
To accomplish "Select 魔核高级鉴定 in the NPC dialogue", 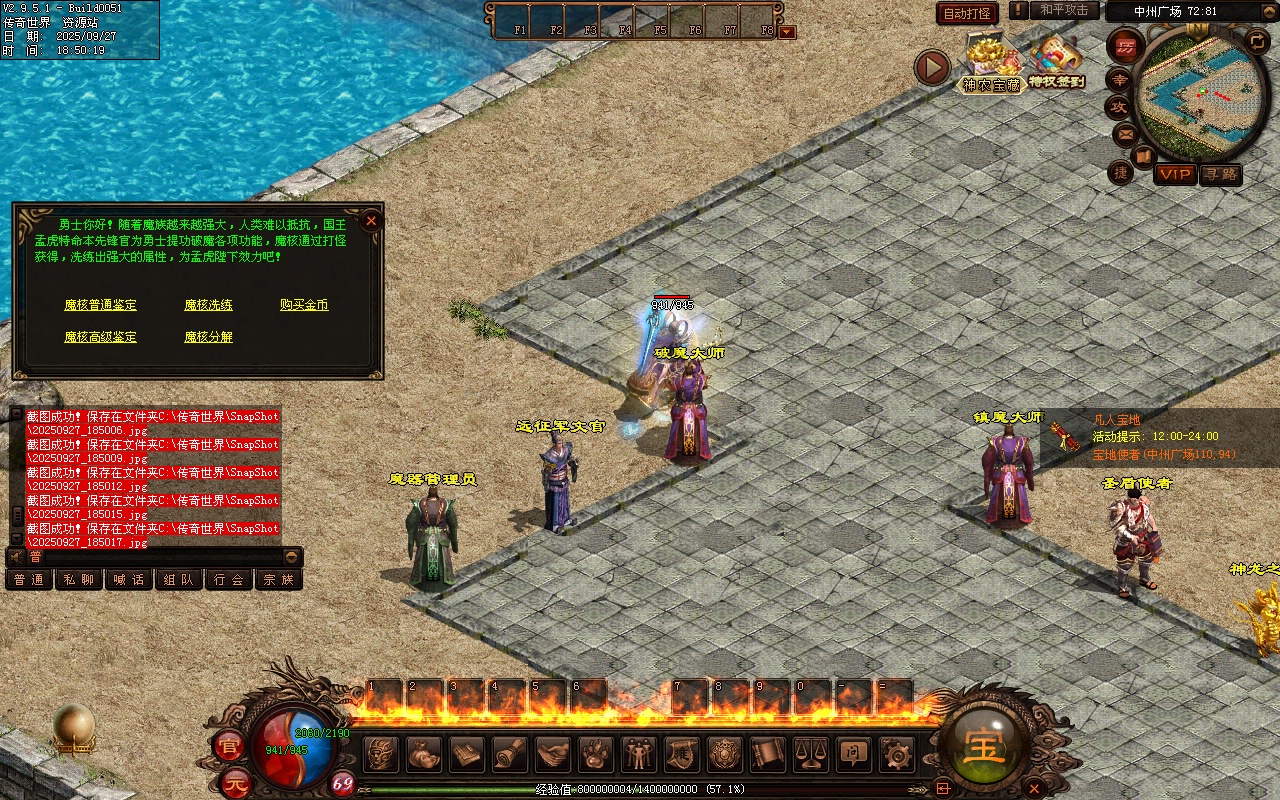I will pos(100,337).
